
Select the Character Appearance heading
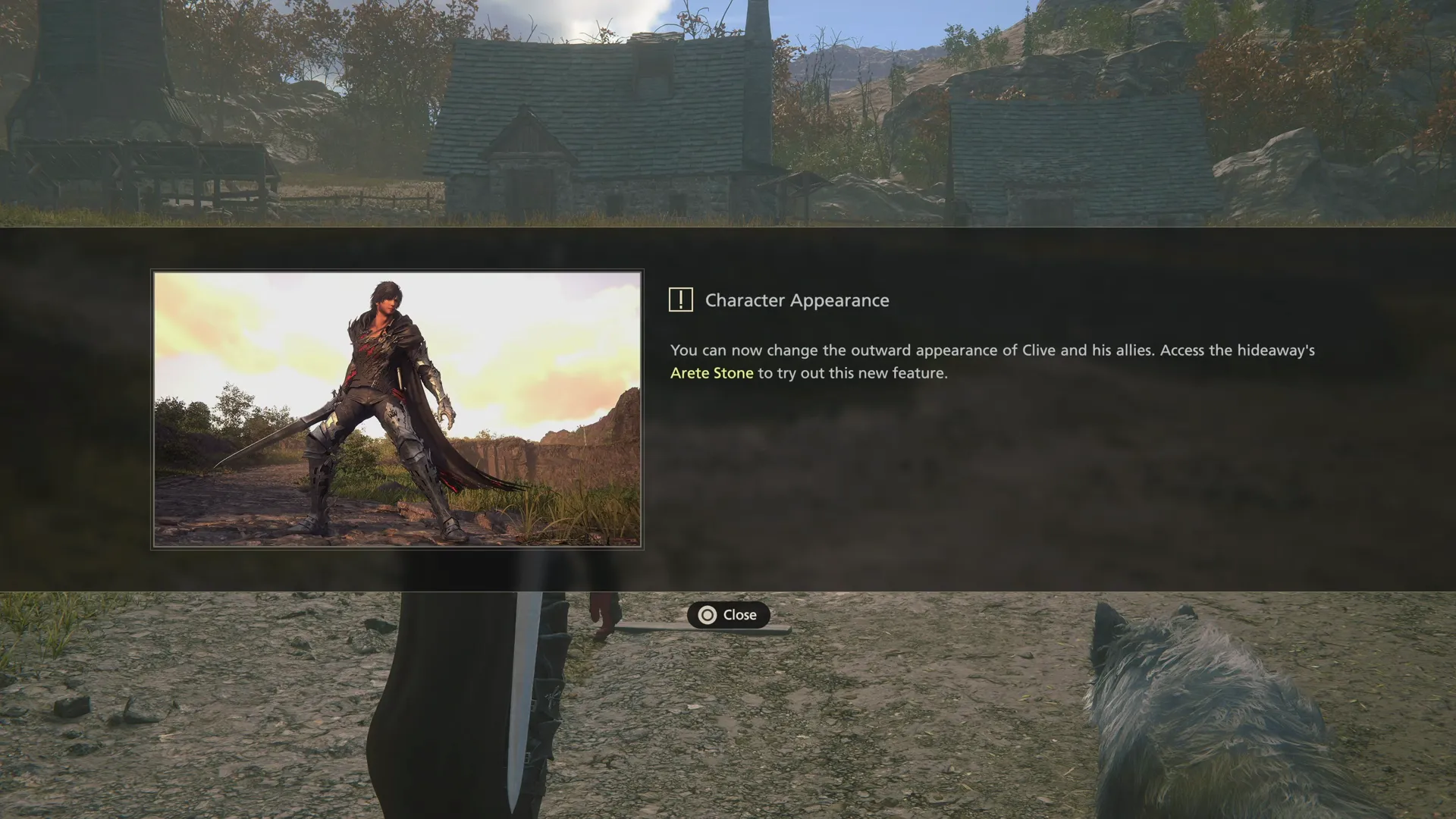point(797,300)
